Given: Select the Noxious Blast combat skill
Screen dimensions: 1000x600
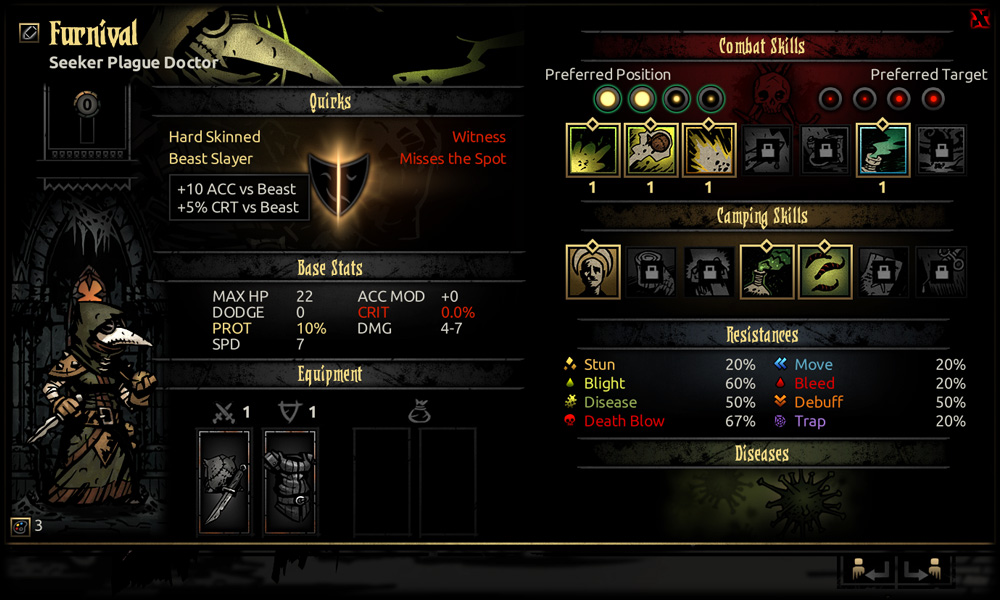Looking at the screenshot, I should click(x=593, y=151).
